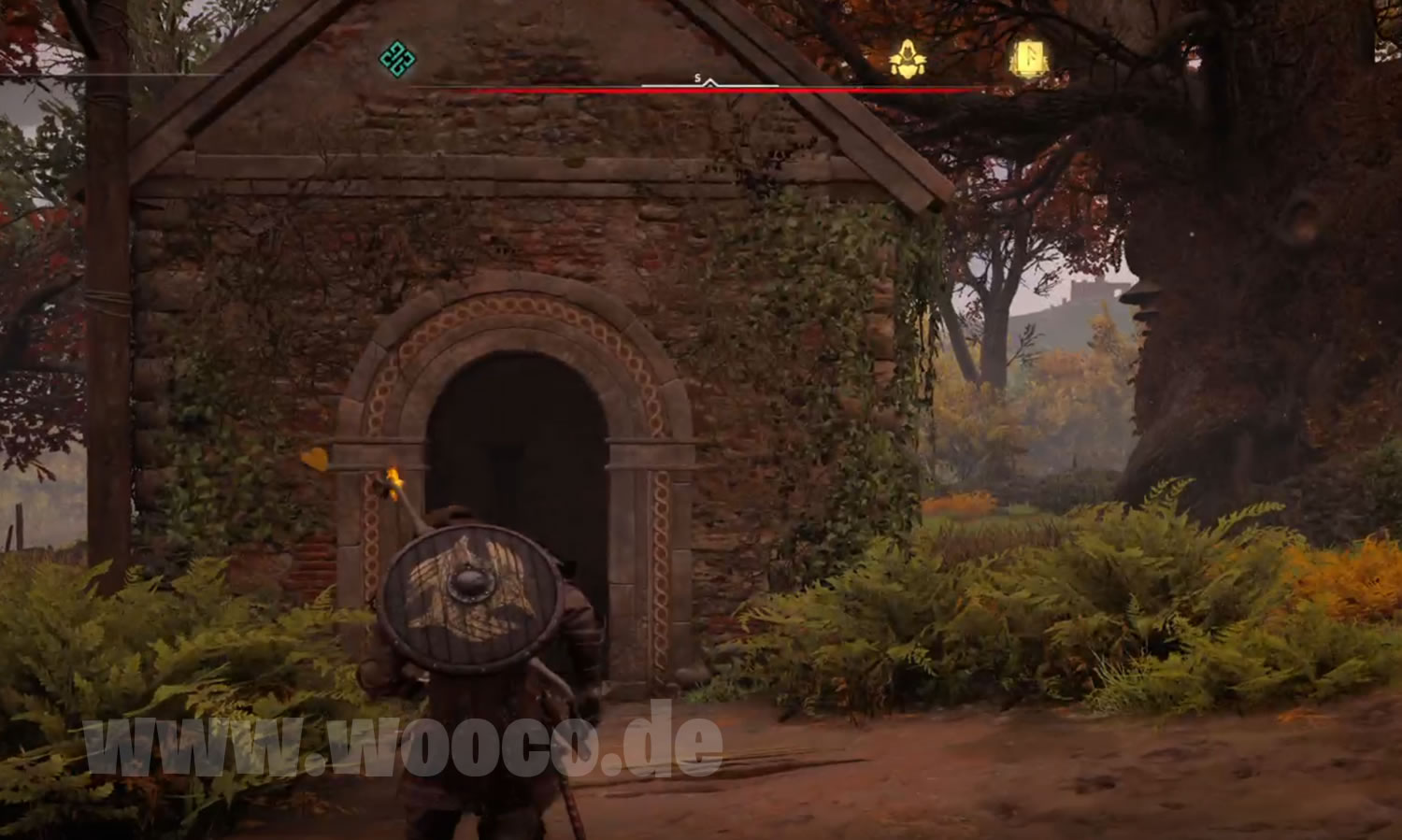Select the gold rune wealth compass marker
1402x840 pixels.
click(1029, 59)
